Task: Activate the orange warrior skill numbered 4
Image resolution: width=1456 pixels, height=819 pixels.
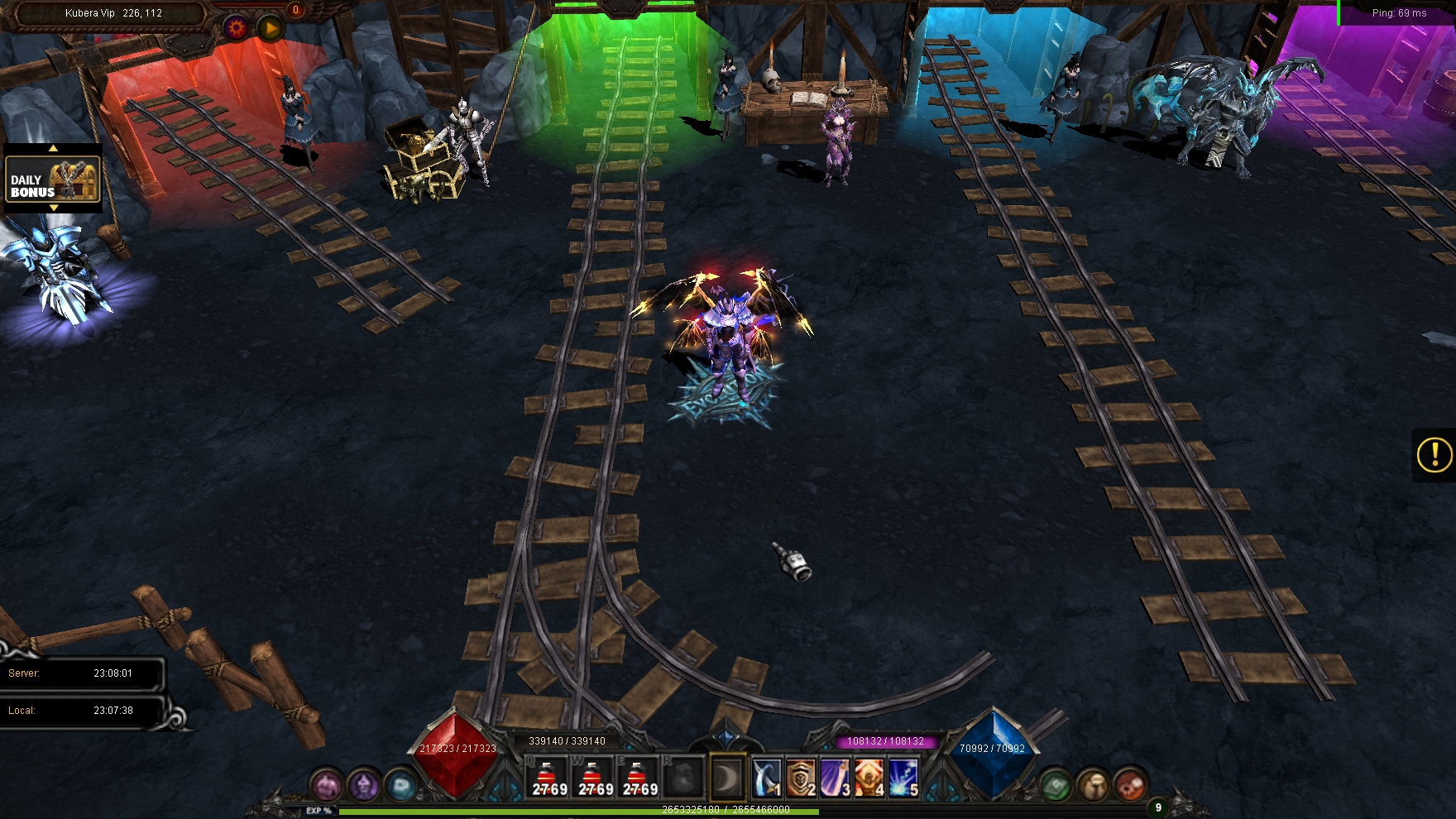Action: pos(869,778)
